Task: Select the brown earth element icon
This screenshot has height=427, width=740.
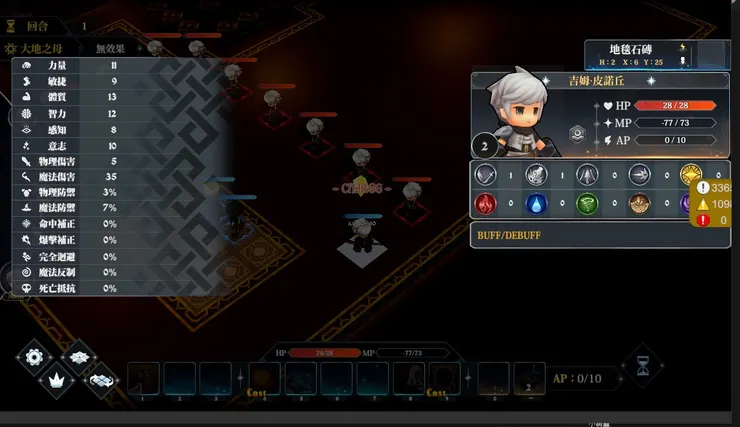Action: click(x=639, y=204)
